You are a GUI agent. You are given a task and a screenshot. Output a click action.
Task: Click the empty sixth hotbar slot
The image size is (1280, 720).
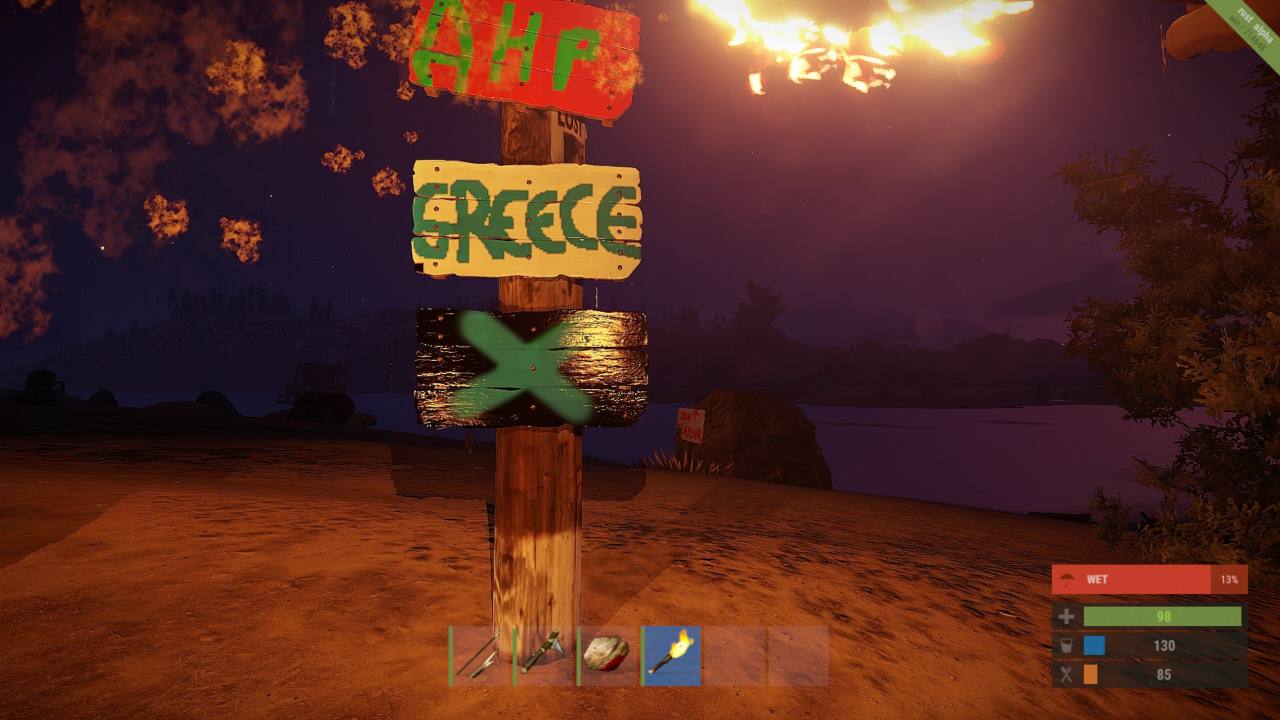(x=797, y=655)
